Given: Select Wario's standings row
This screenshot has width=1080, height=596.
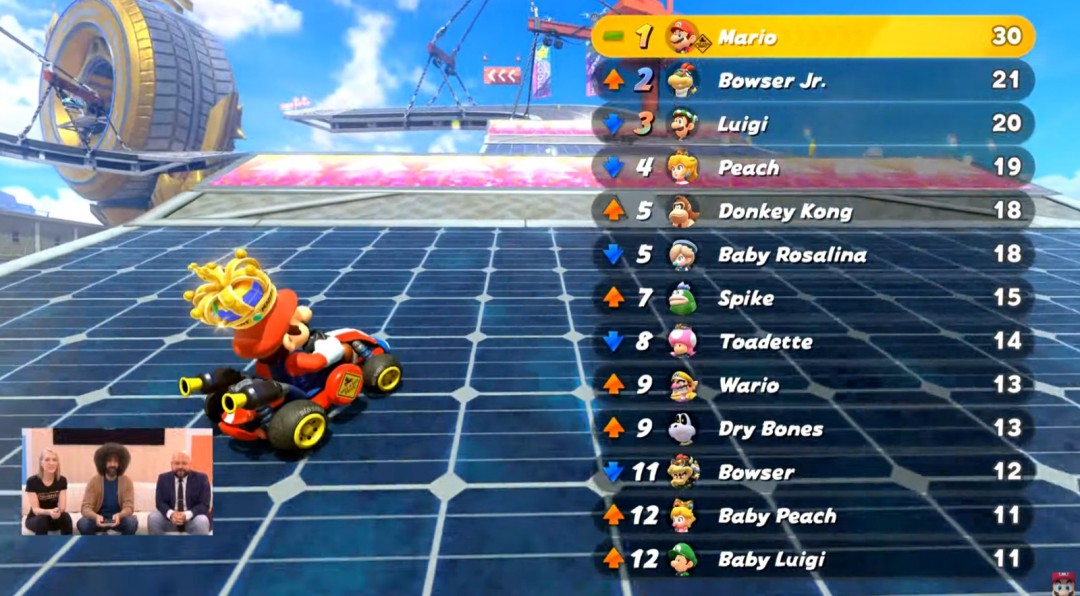Looking at the screenshot, I should point(812,385).
